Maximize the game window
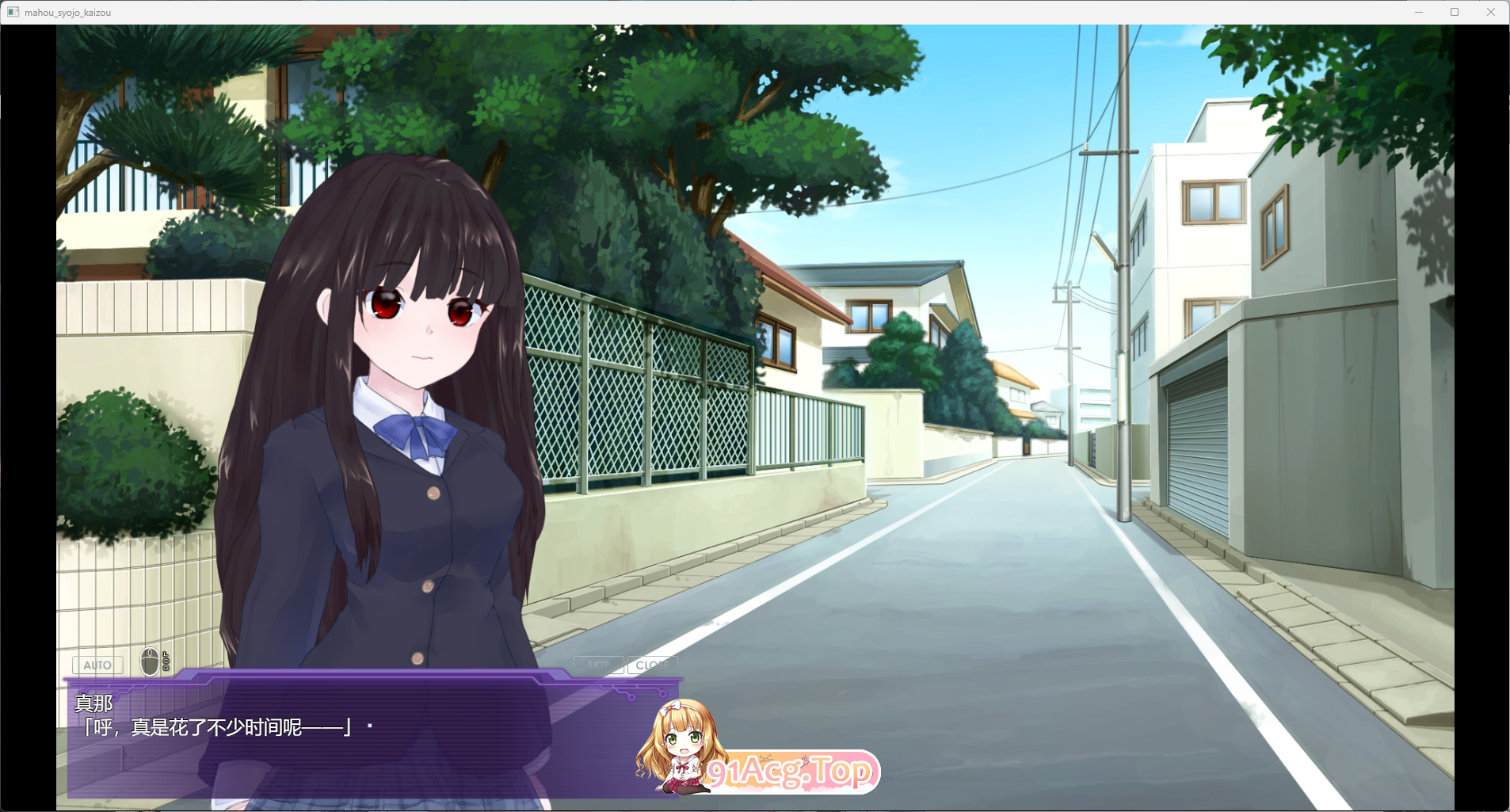Screen dimensions: 1510x812 [1455, 11]
